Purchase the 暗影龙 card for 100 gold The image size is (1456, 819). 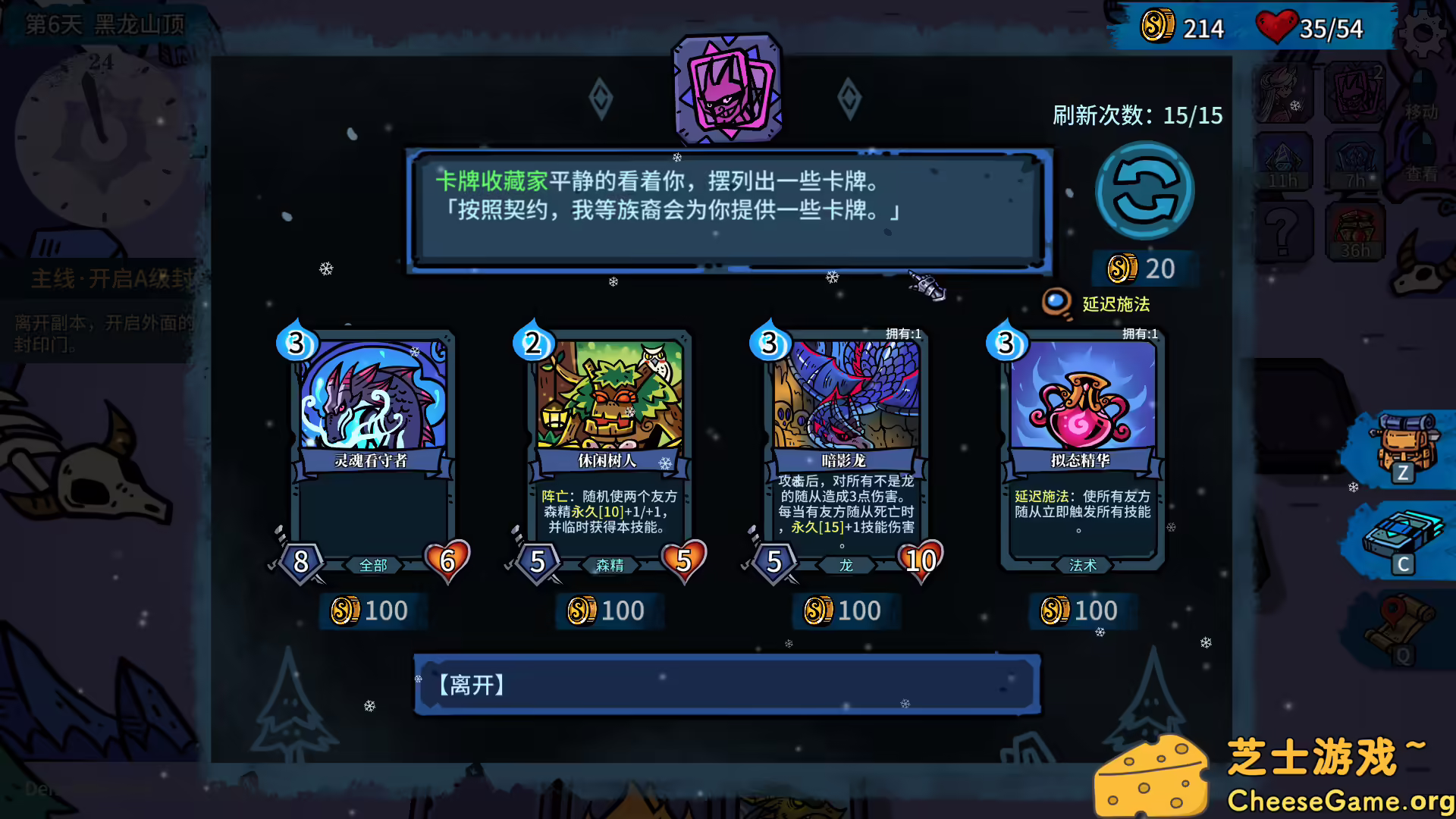click(844, 610)
